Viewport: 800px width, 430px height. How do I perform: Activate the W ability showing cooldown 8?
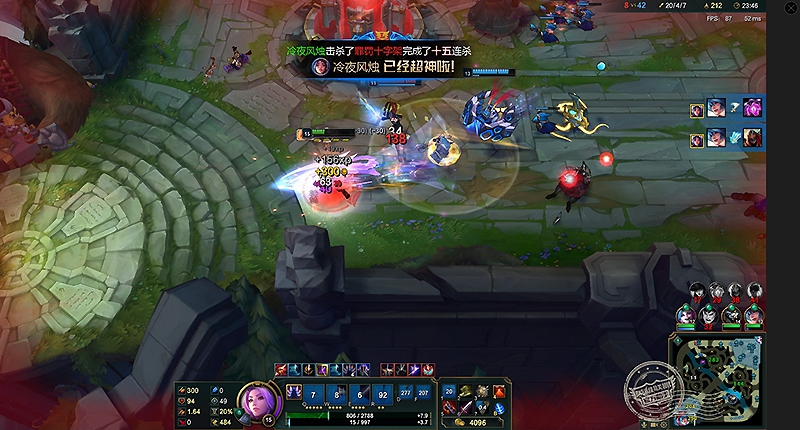click(x=338, y=393)
